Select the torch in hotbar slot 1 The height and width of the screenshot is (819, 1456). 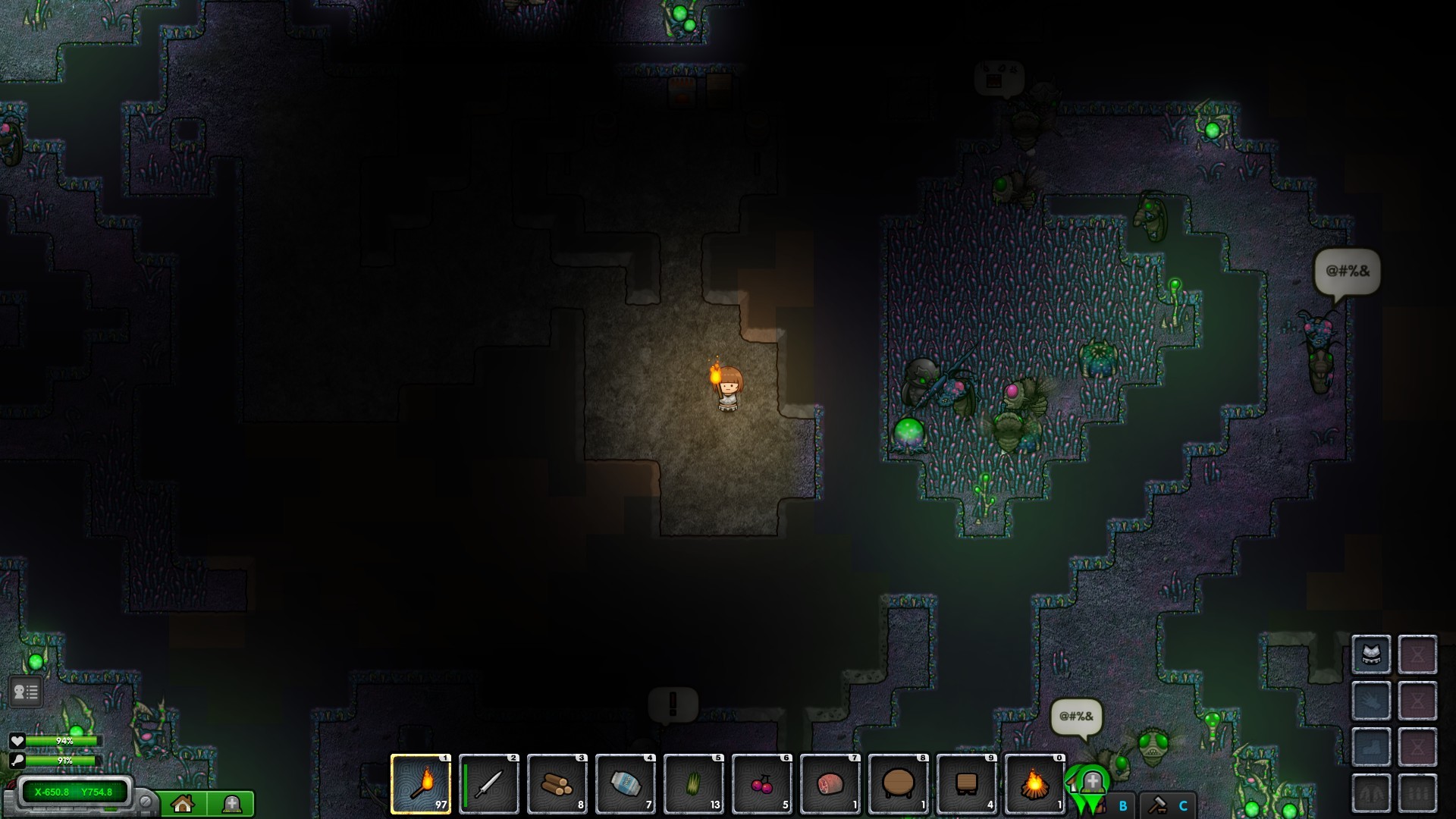point(419,785)
